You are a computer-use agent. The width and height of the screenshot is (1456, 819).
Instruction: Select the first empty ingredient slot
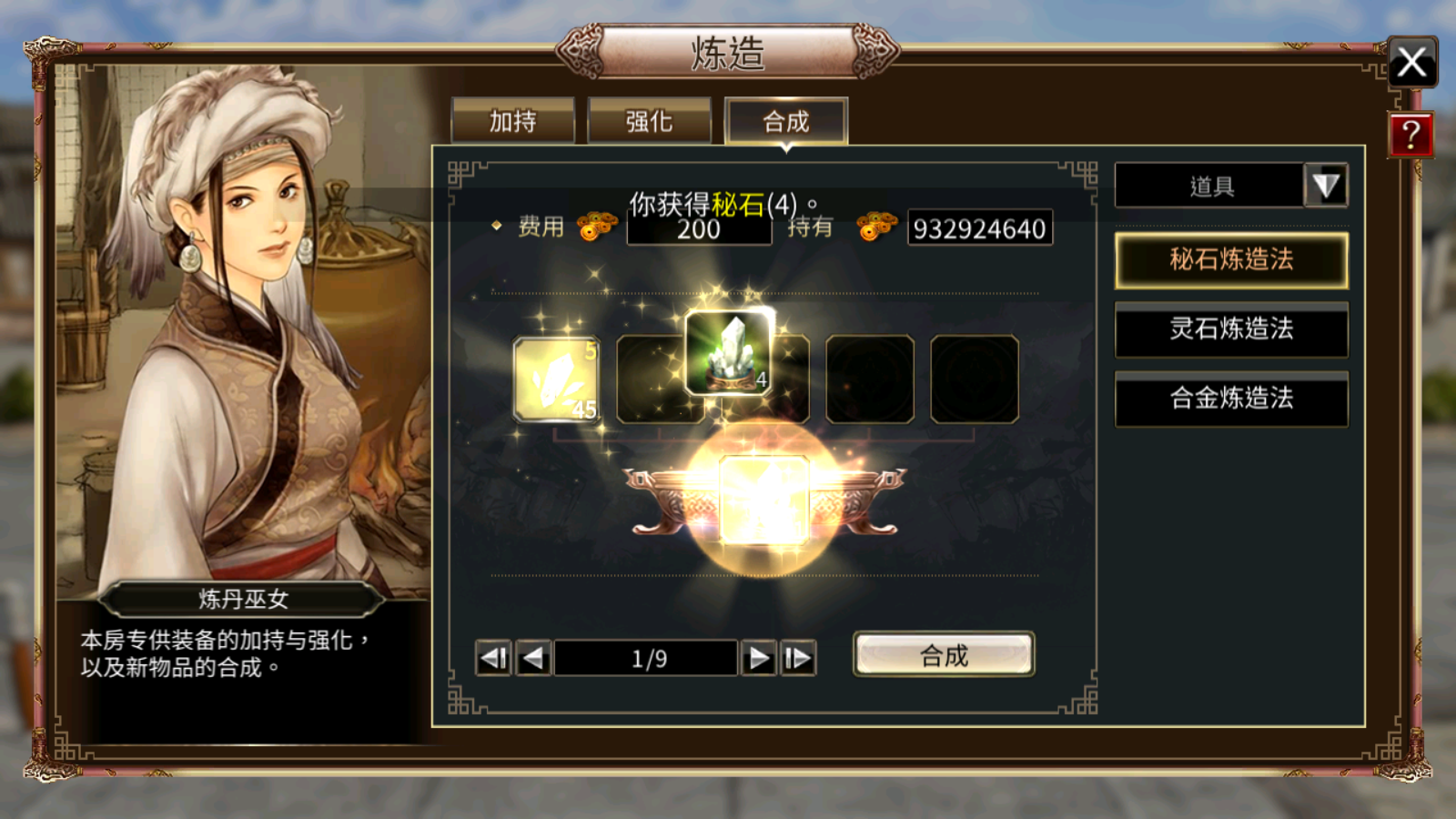pos(659,379)
